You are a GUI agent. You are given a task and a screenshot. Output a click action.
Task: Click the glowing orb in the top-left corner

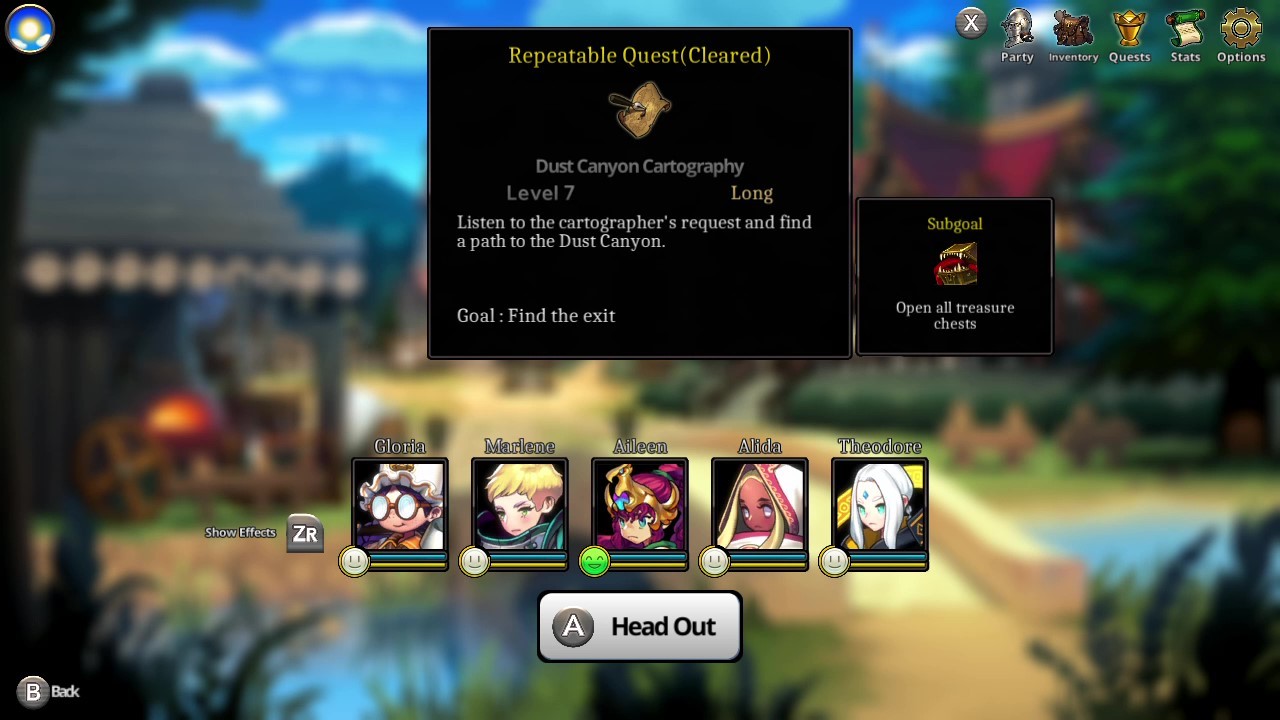tap(29, 28)
